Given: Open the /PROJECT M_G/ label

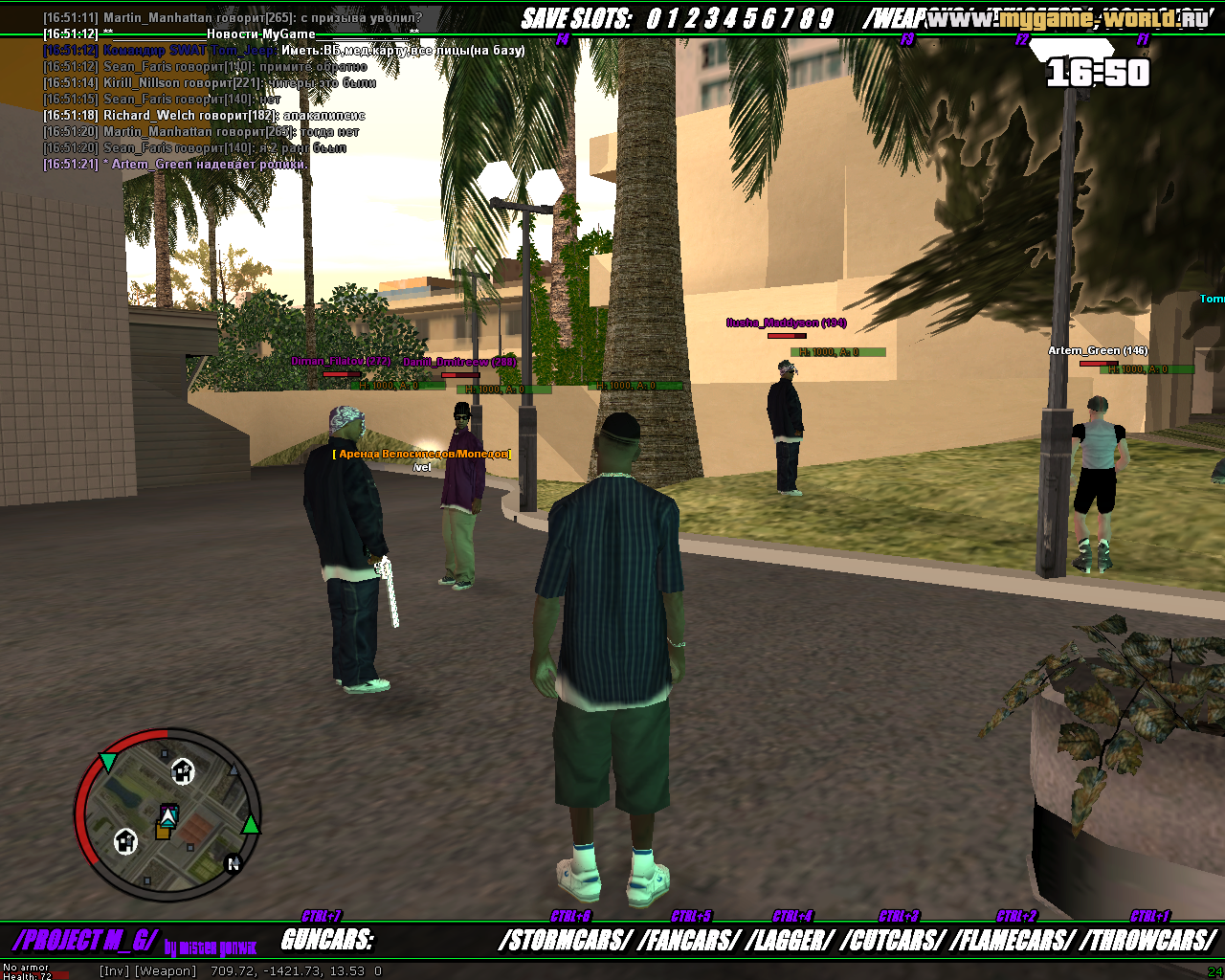Looking at the screenshot, I should 84,941.
